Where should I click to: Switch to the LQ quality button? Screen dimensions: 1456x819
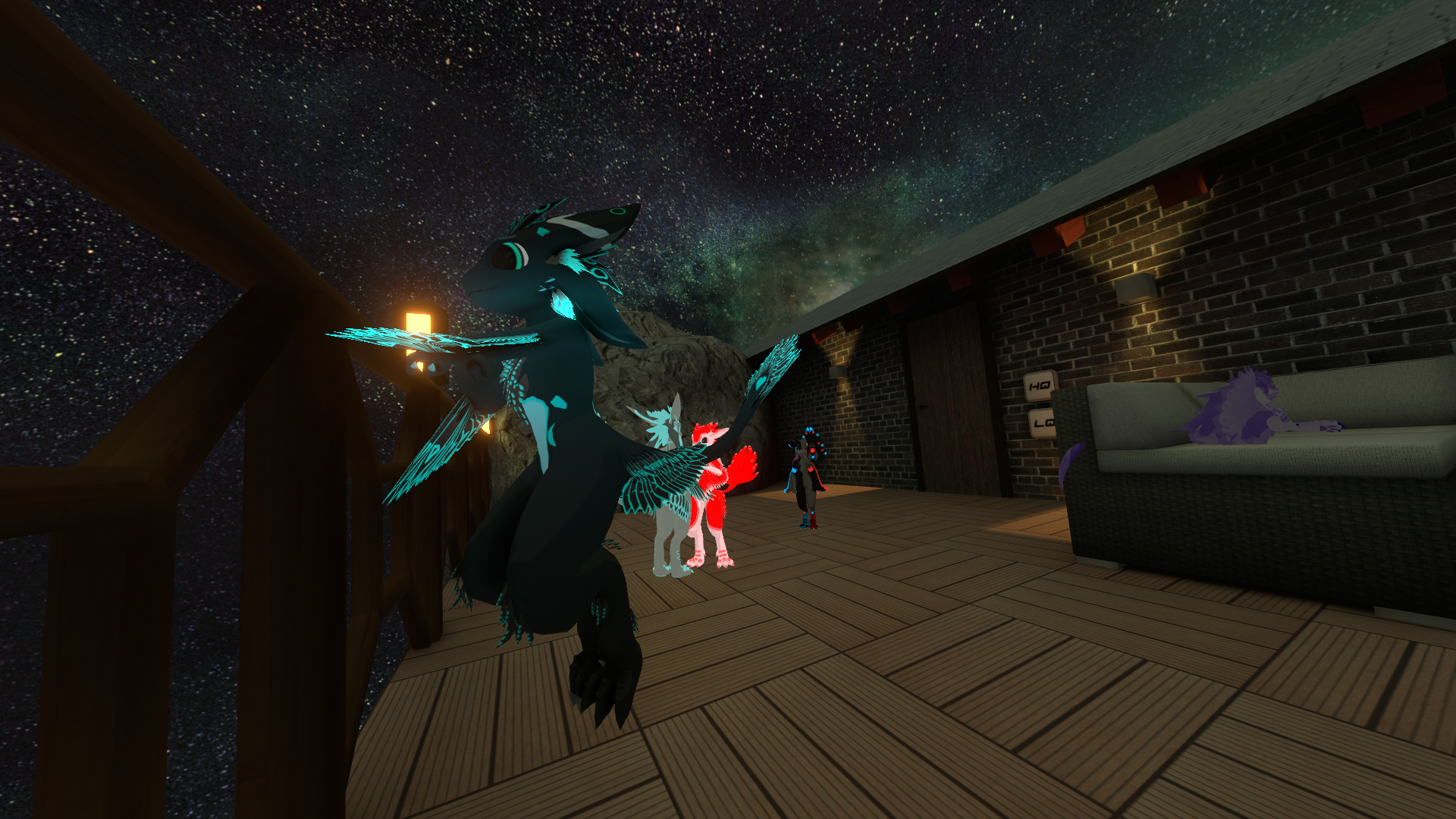pyautogui.click(x=1043, y=423)
